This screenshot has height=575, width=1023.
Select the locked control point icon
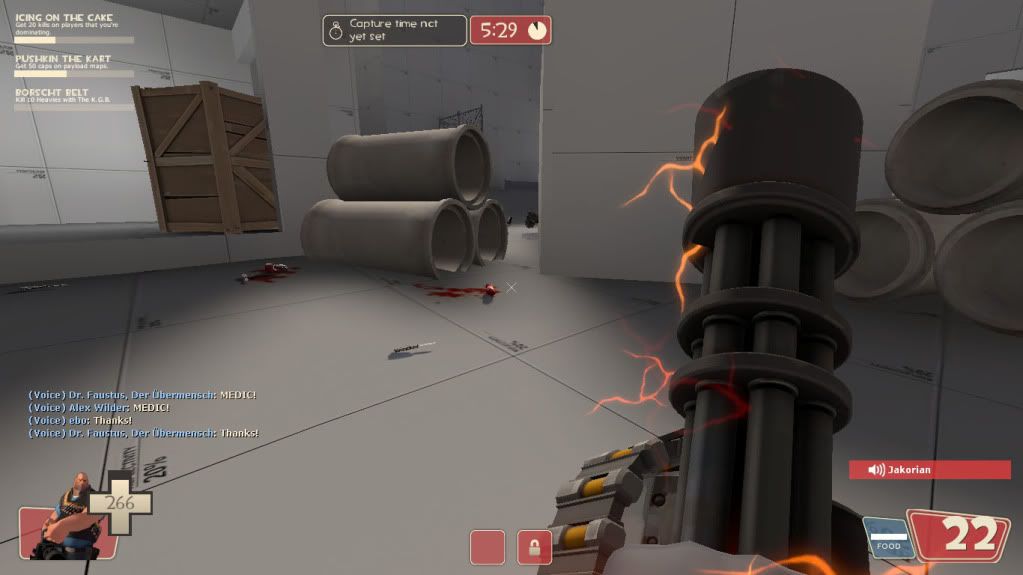pyautogui.click(x=534, y=547)
